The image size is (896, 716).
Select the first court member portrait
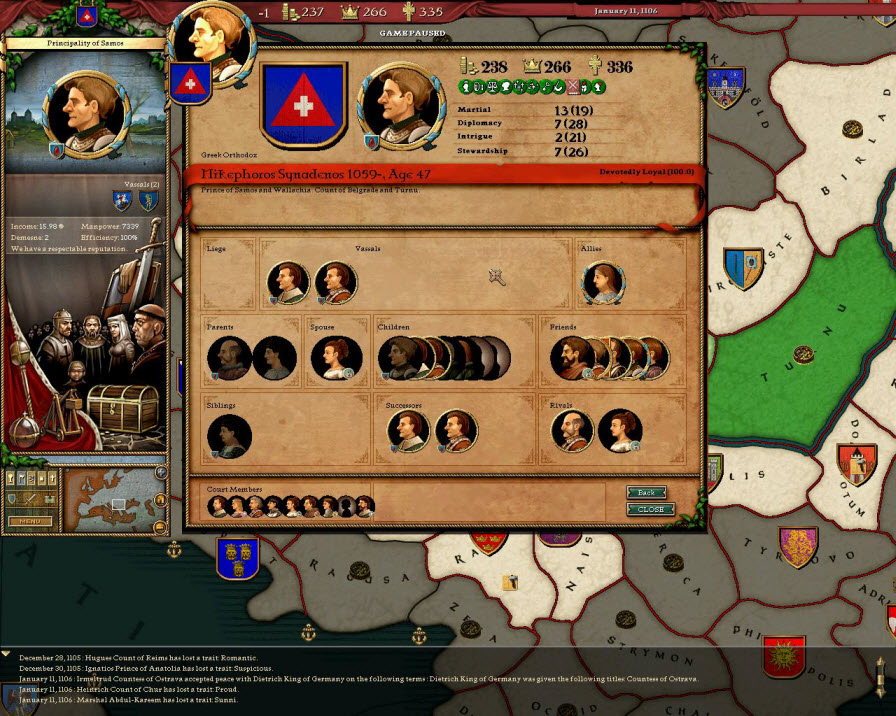point(218,506)
